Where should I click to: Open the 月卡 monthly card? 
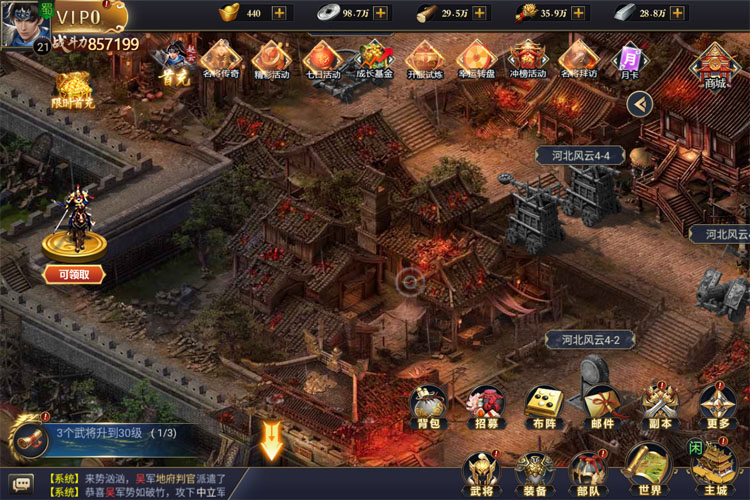click(630, 60)
